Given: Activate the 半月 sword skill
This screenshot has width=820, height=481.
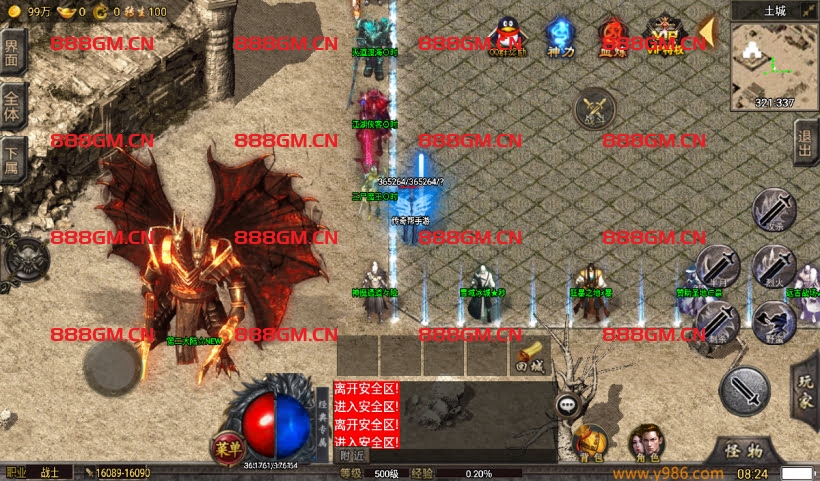Looking at the screenshot, I should [718, 266].
